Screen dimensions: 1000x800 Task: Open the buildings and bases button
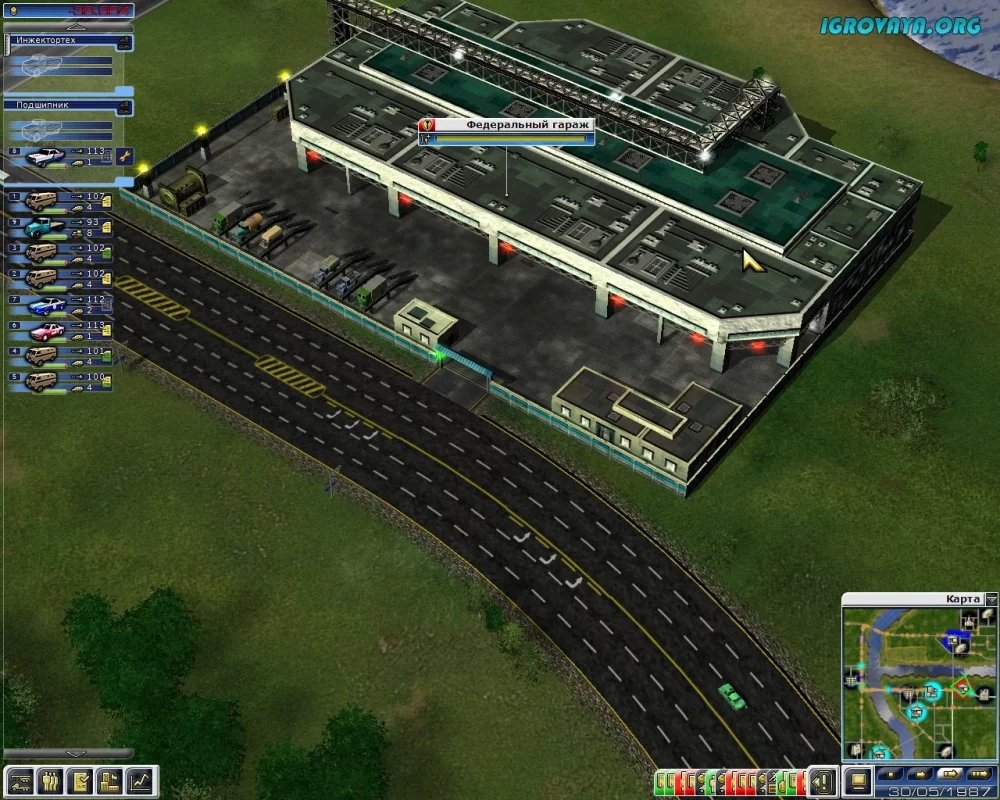(111, 780)
